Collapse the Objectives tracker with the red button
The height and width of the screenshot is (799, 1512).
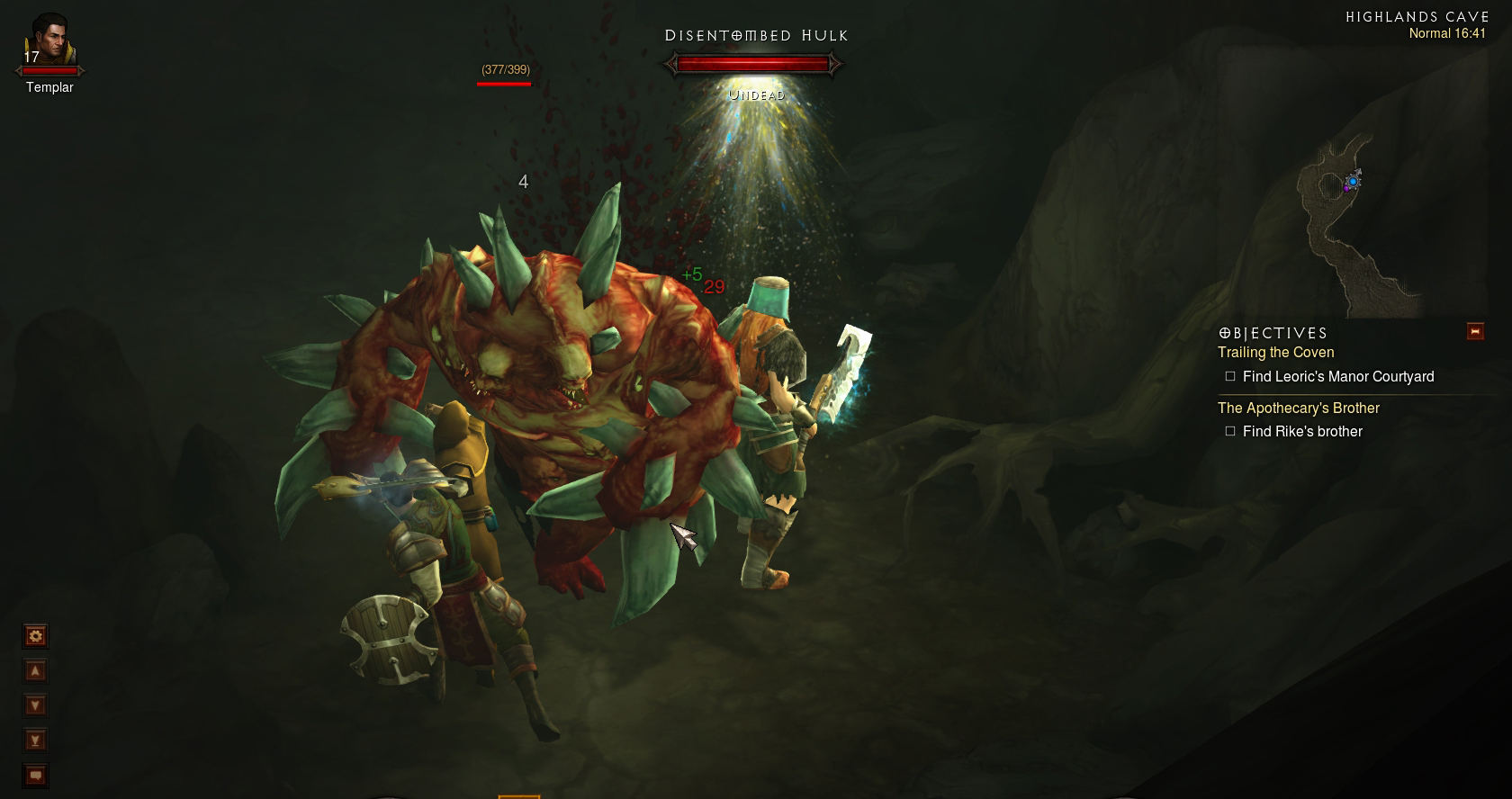(1475, 331)
